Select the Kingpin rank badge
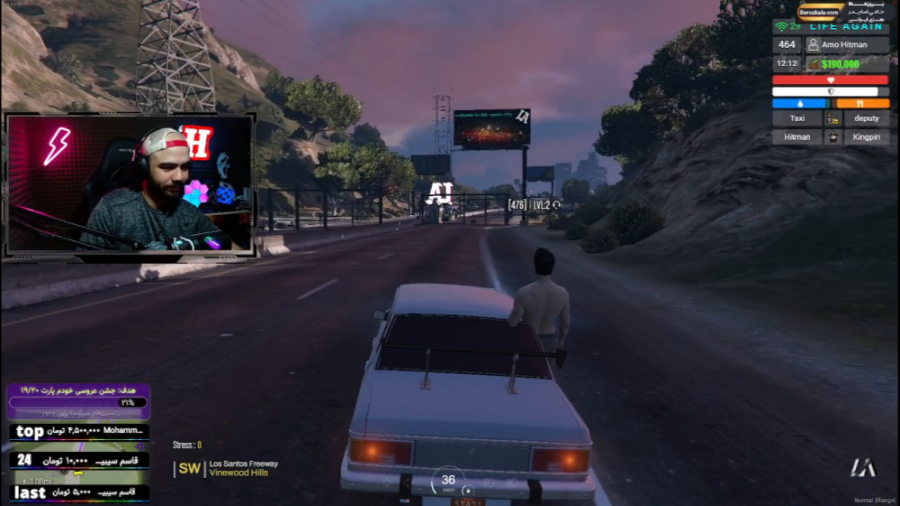 click(866, 137)
